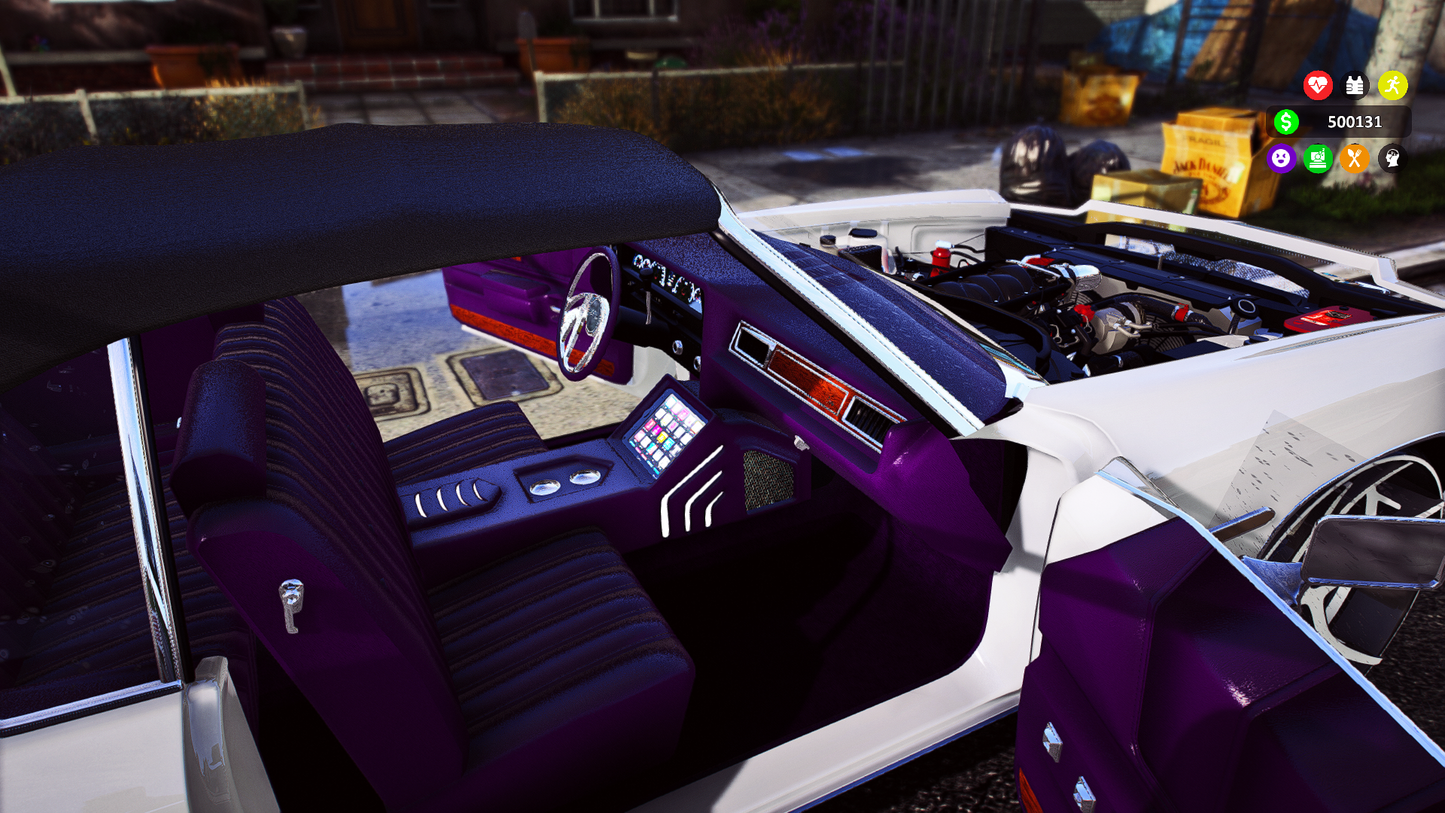Choose the purple laughing face icon
The width and height of the screenshot is (1445, 813).
coord(1281,158)
